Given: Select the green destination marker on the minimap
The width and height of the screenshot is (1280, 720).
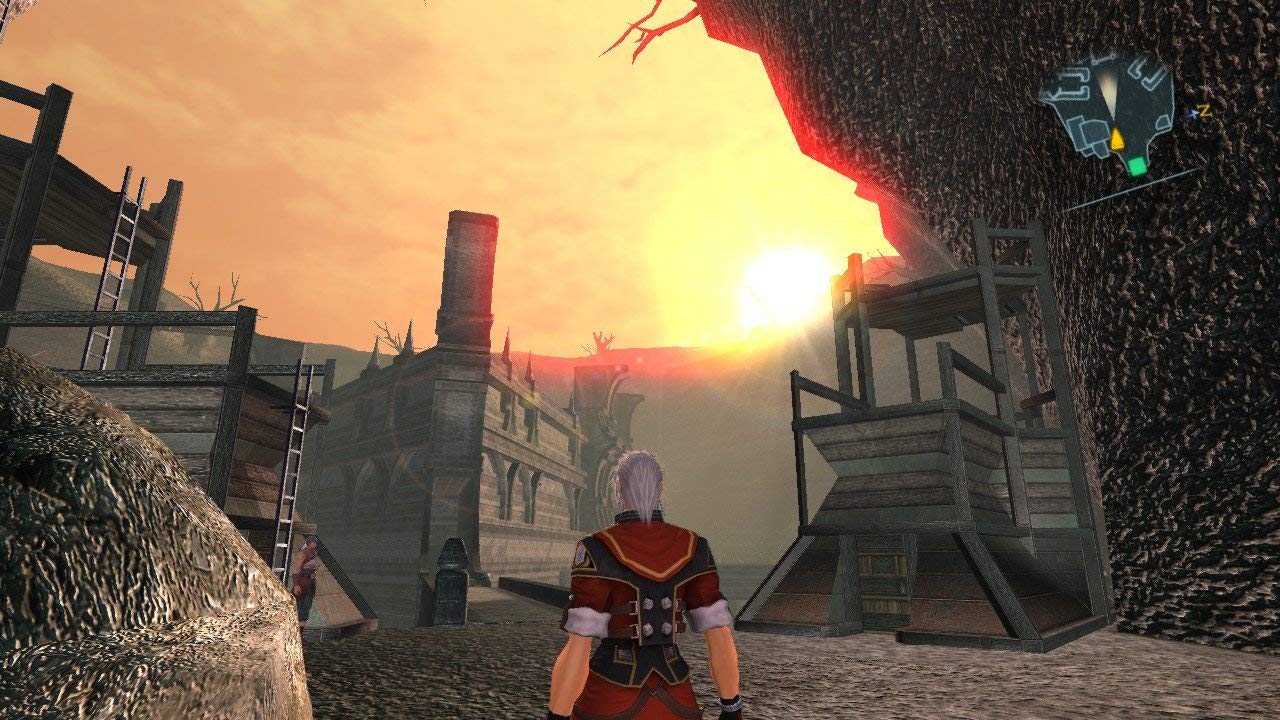Looking at the screenshot, I should (1137, 166).
